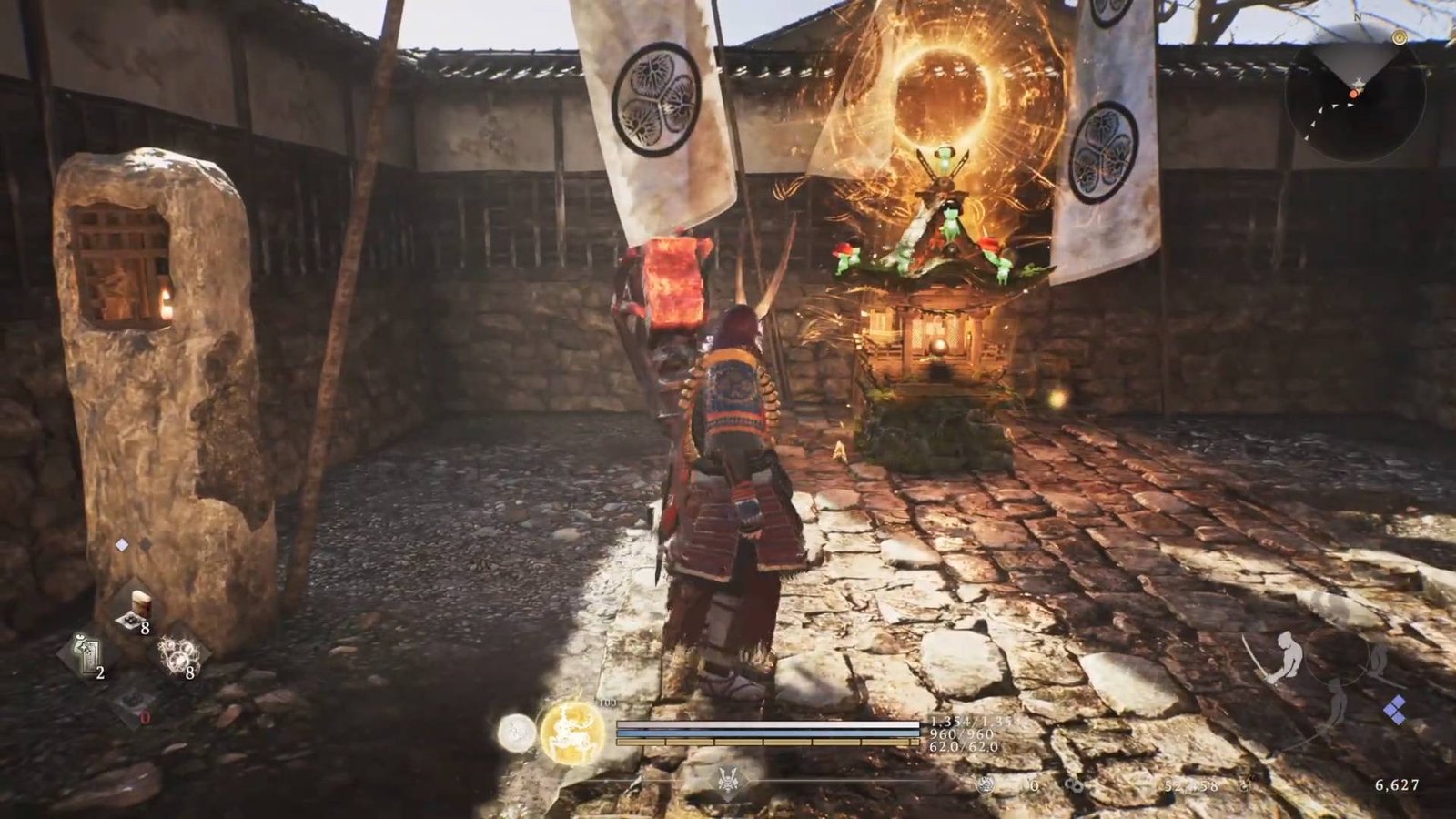Screen dimensions: 1456x819
Task: Click the samurai helmet style emblem
Action: coord(729,781)
